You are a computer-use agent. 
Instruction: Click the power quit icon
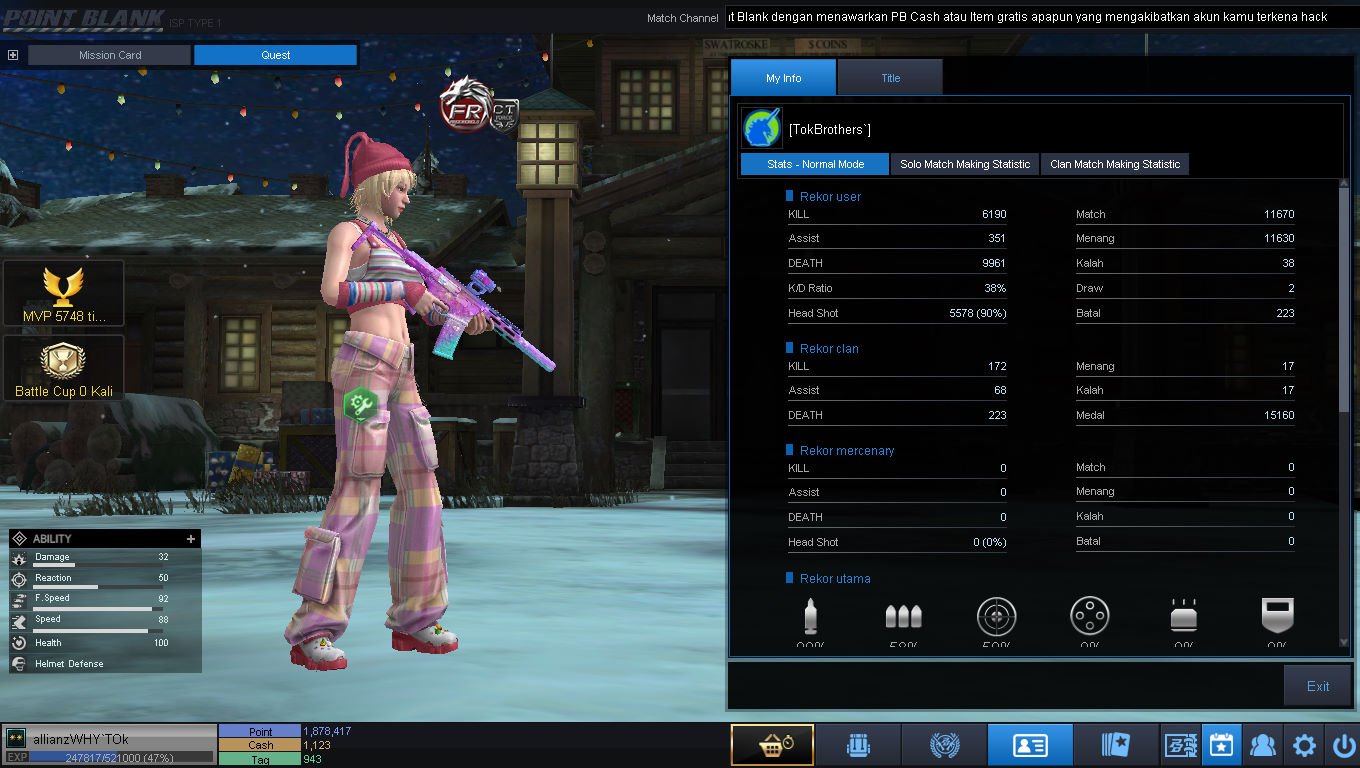click(x=1344, y=745)
